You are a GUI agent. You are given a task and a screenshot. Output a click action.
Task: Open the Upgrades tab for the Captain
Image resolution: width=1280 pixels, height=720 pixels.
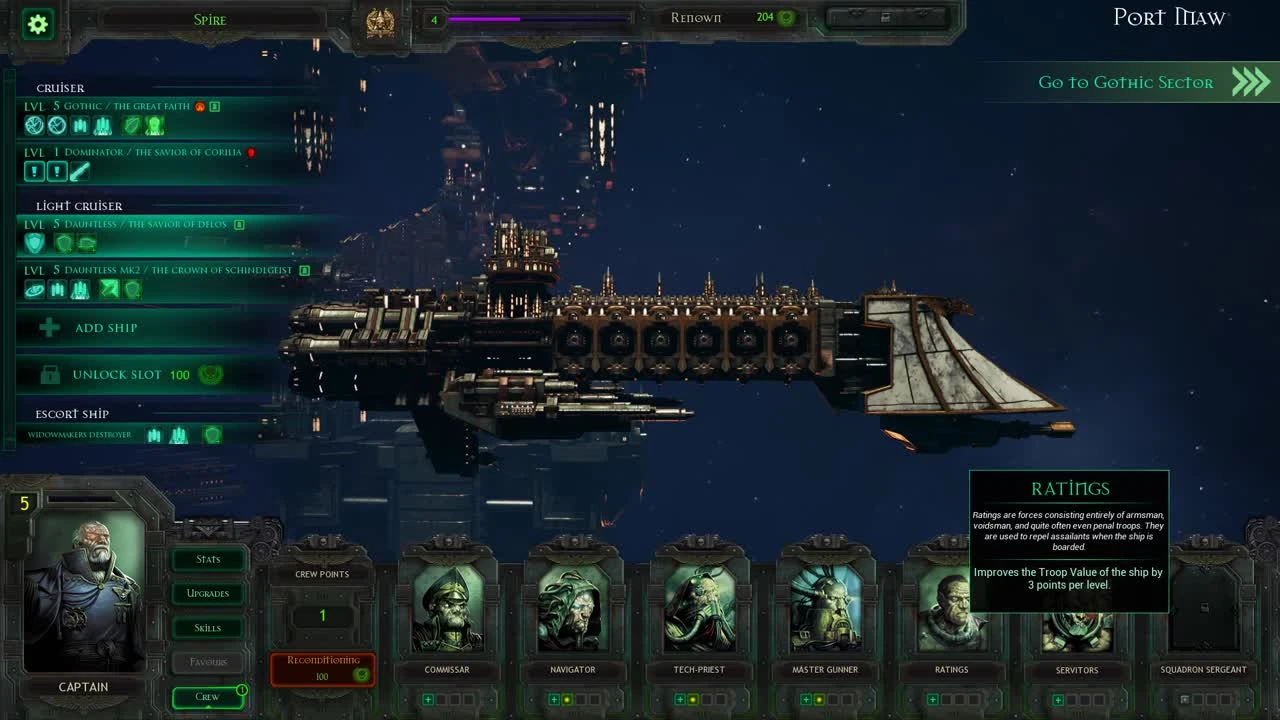207,593
